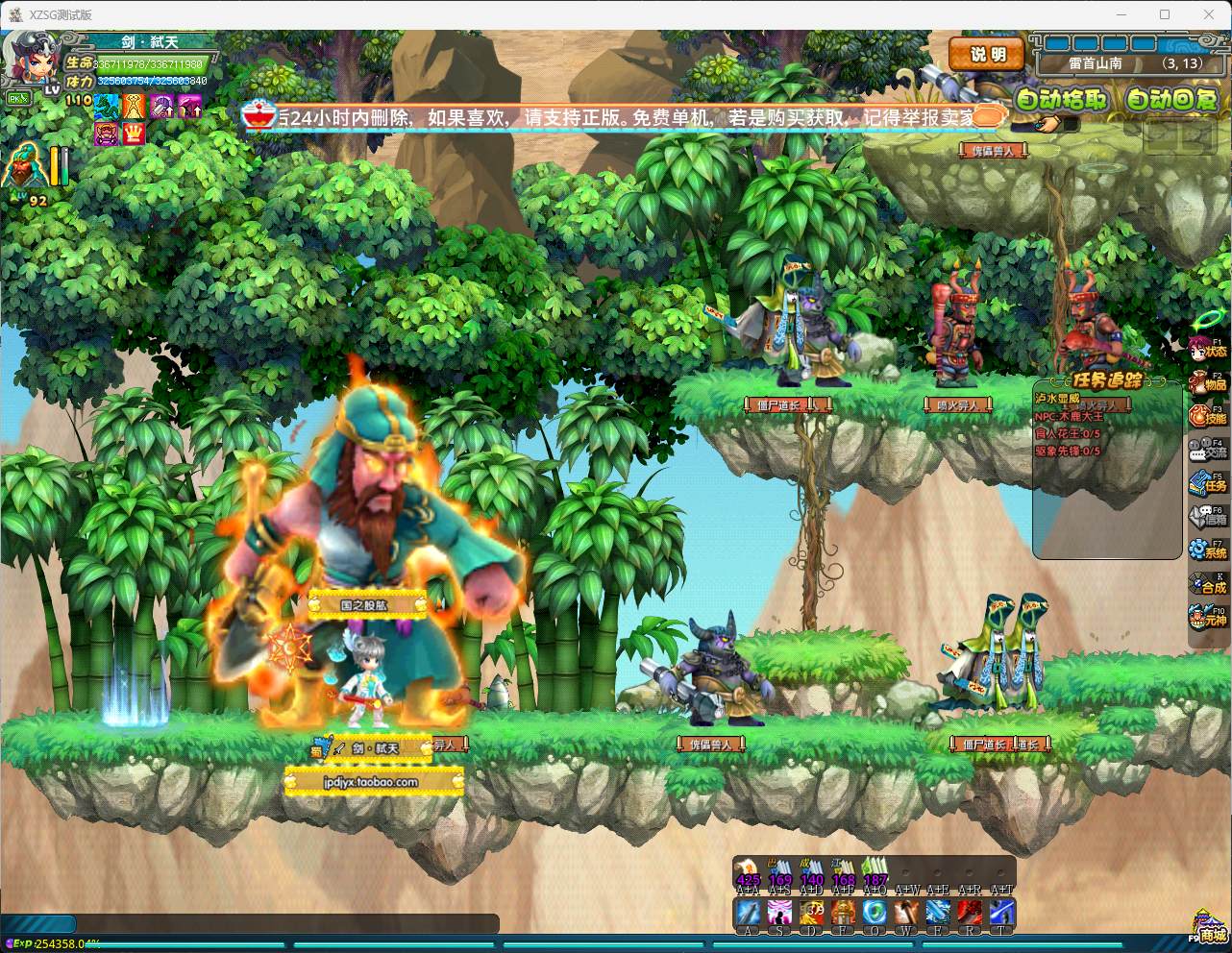Open the 技能 skills panel
This screenshot has height=953, width=1232.
pyautogui.click(x=1208, y=417)
